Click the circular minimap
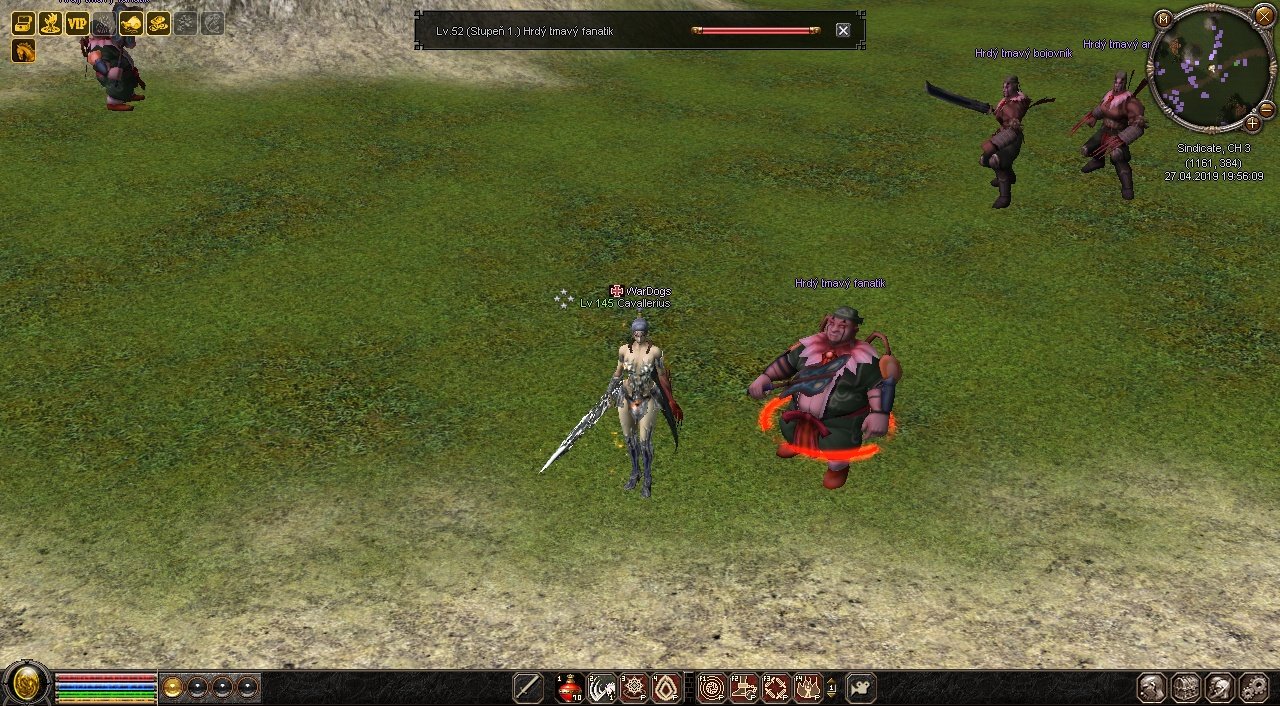Viewport: 1280px width, 706px height. pos(1210,70)
